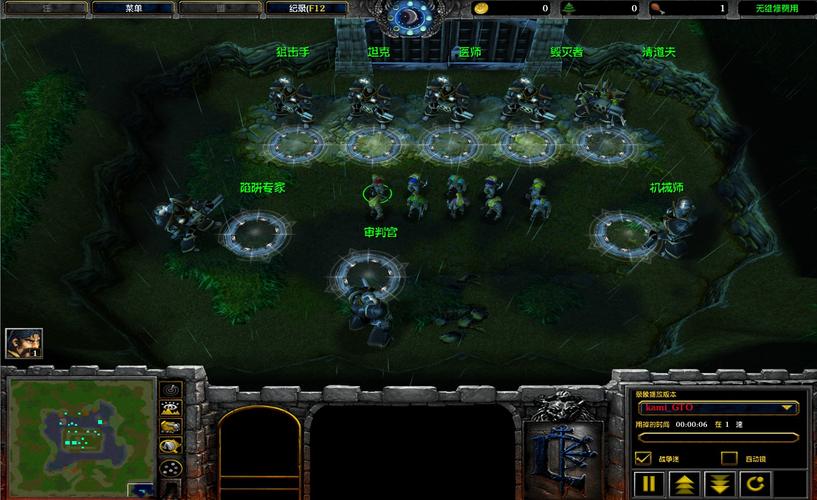This screenshot has width=817, height=500.
Task: Click the day-night clock at top center
Action: [408, 16]
